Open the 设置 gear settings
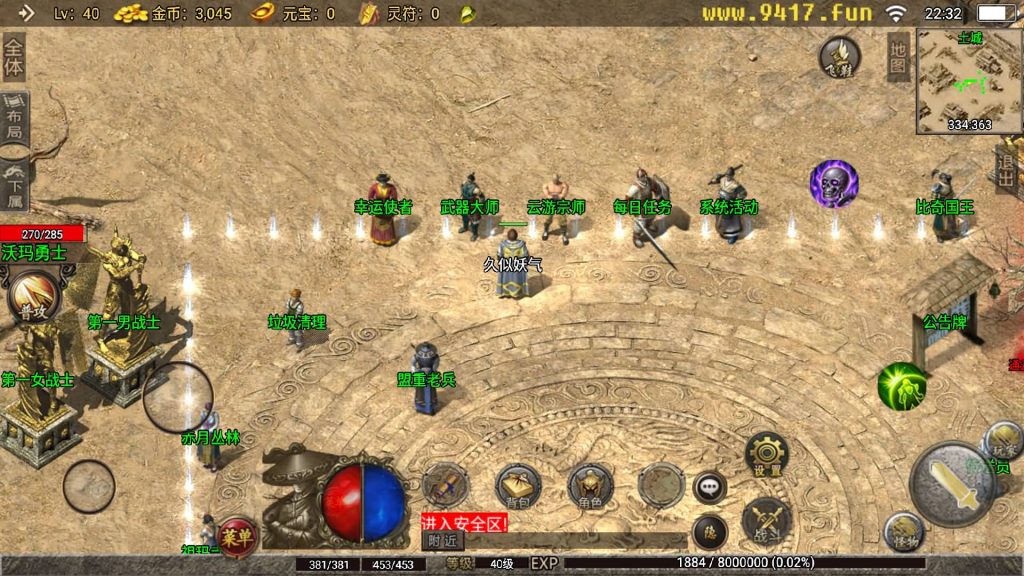Screen dimensions: 1024x576 tap(767, 454)
